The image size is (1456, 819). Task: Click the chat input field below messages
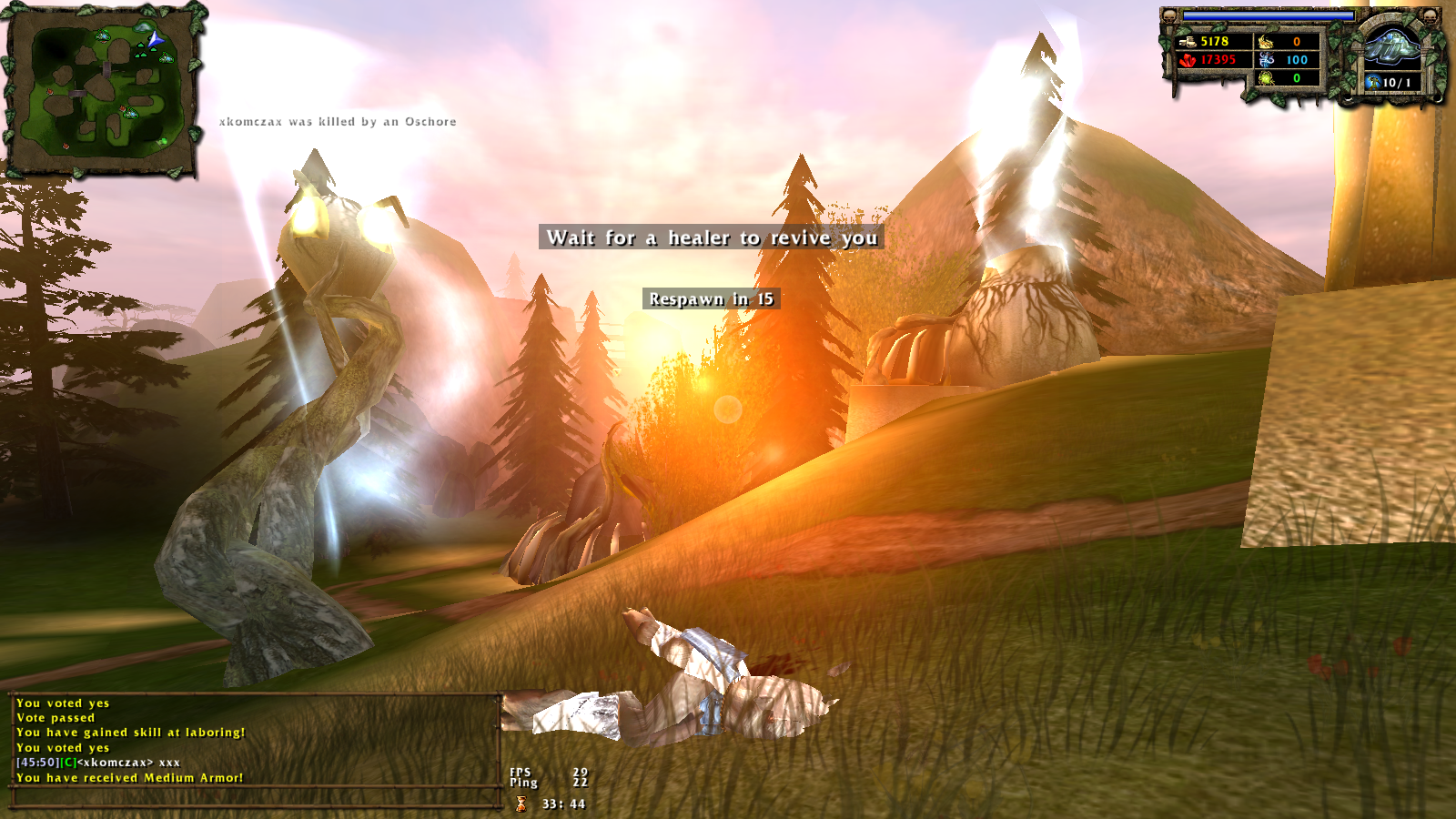(x=255, y=798)
